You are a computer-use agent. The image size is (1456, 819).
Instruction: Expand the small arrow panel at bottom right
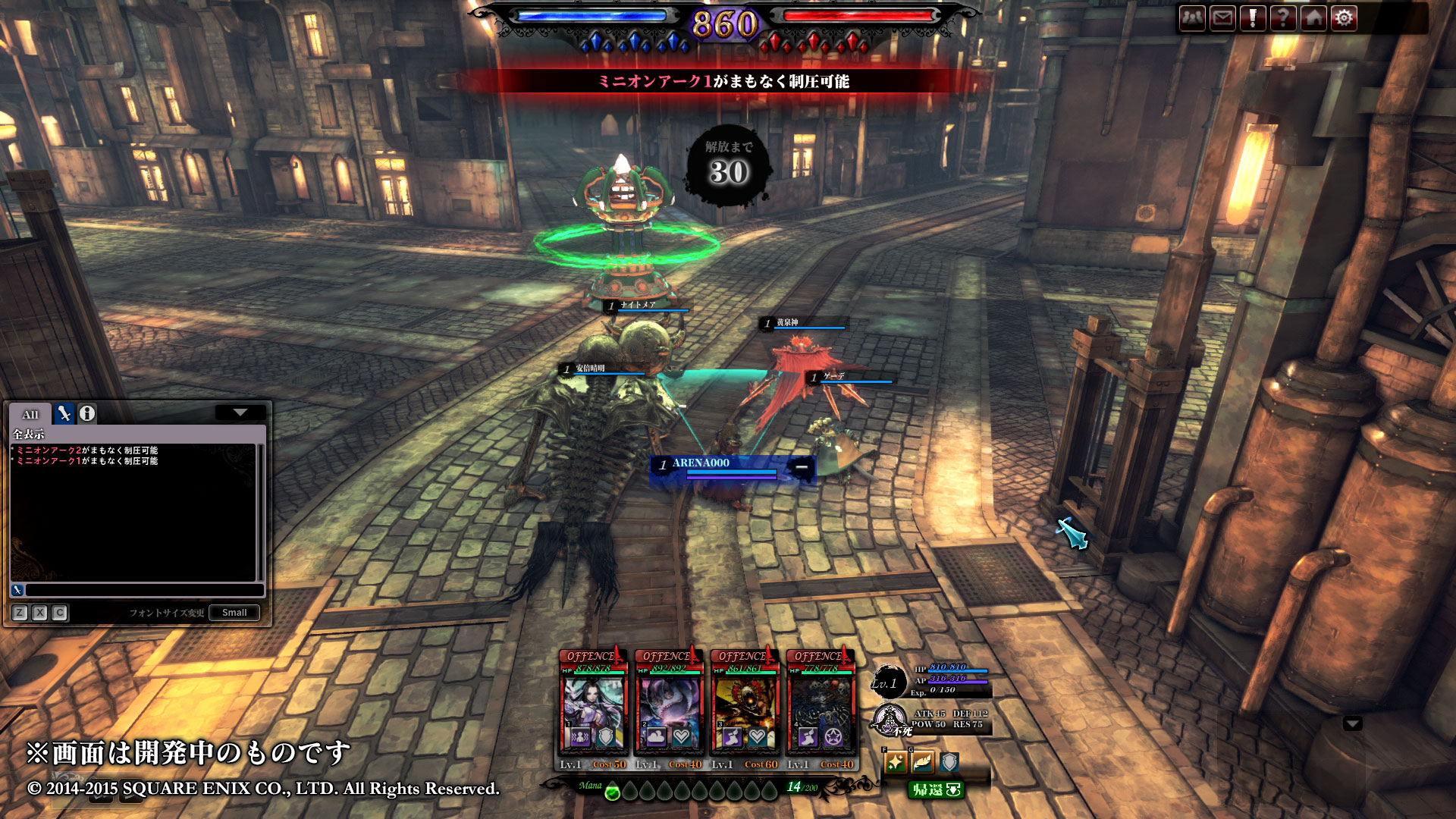1353,723
